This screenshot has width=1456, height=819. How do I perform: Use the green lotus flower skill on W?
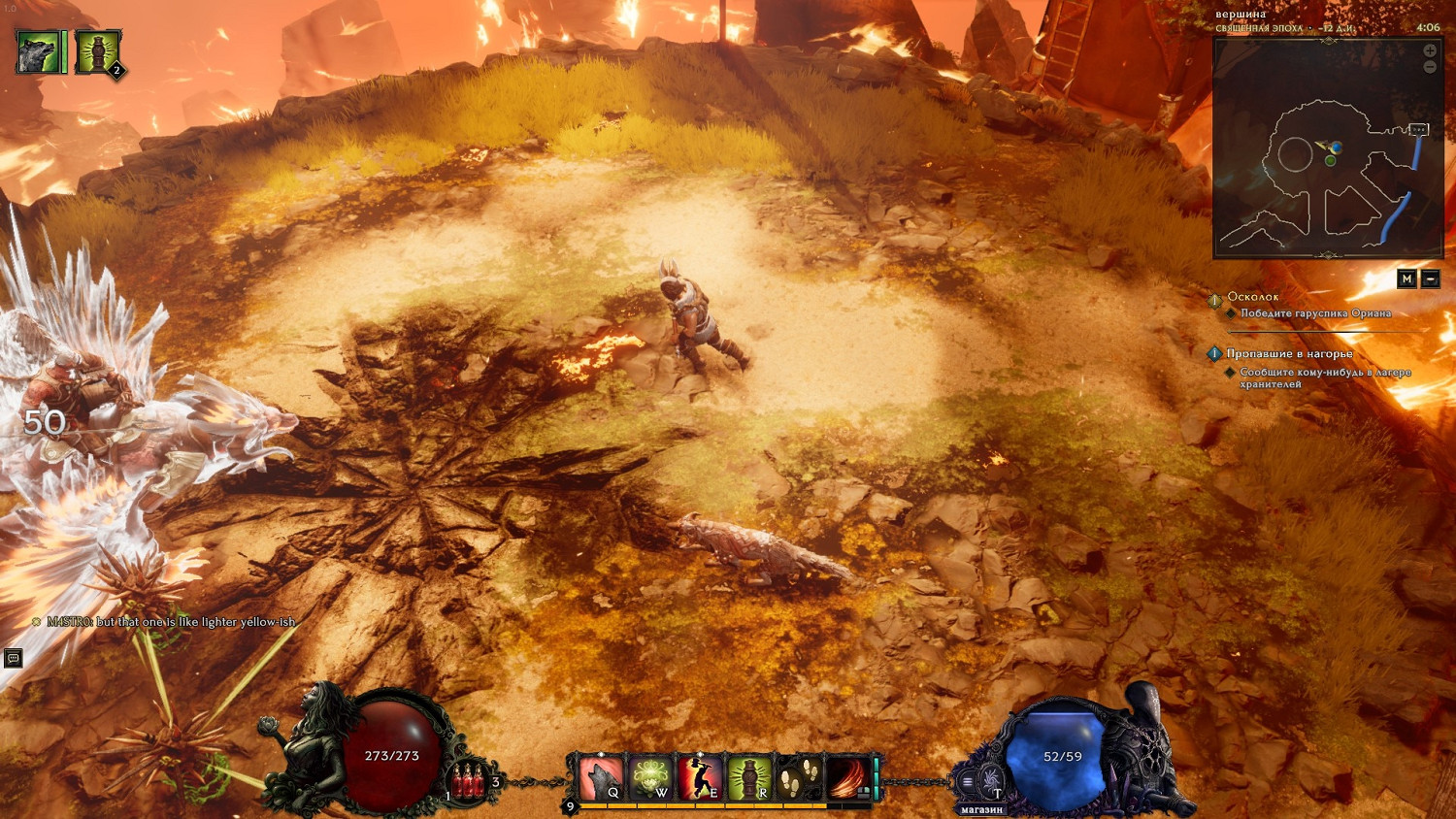(x=649, y=777)
